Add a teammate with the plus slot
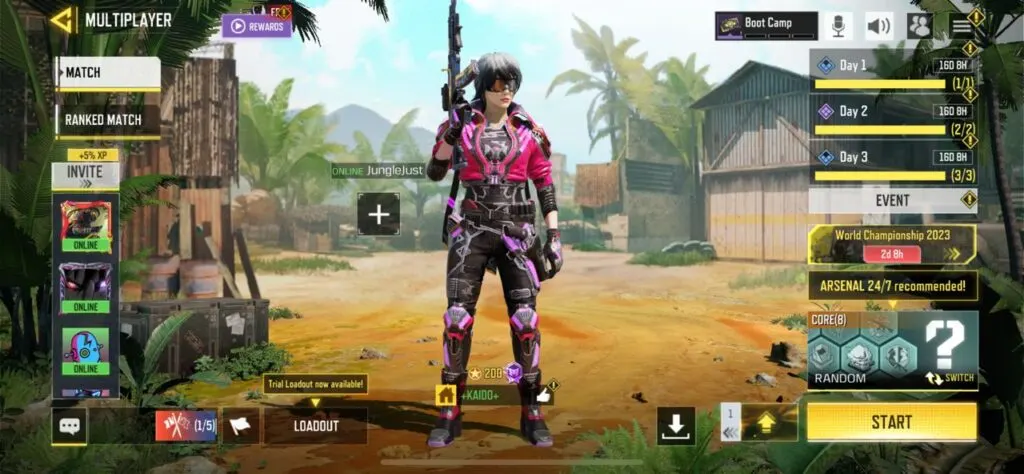Viewport: 1024px width, 474px height. coord(379,213)
